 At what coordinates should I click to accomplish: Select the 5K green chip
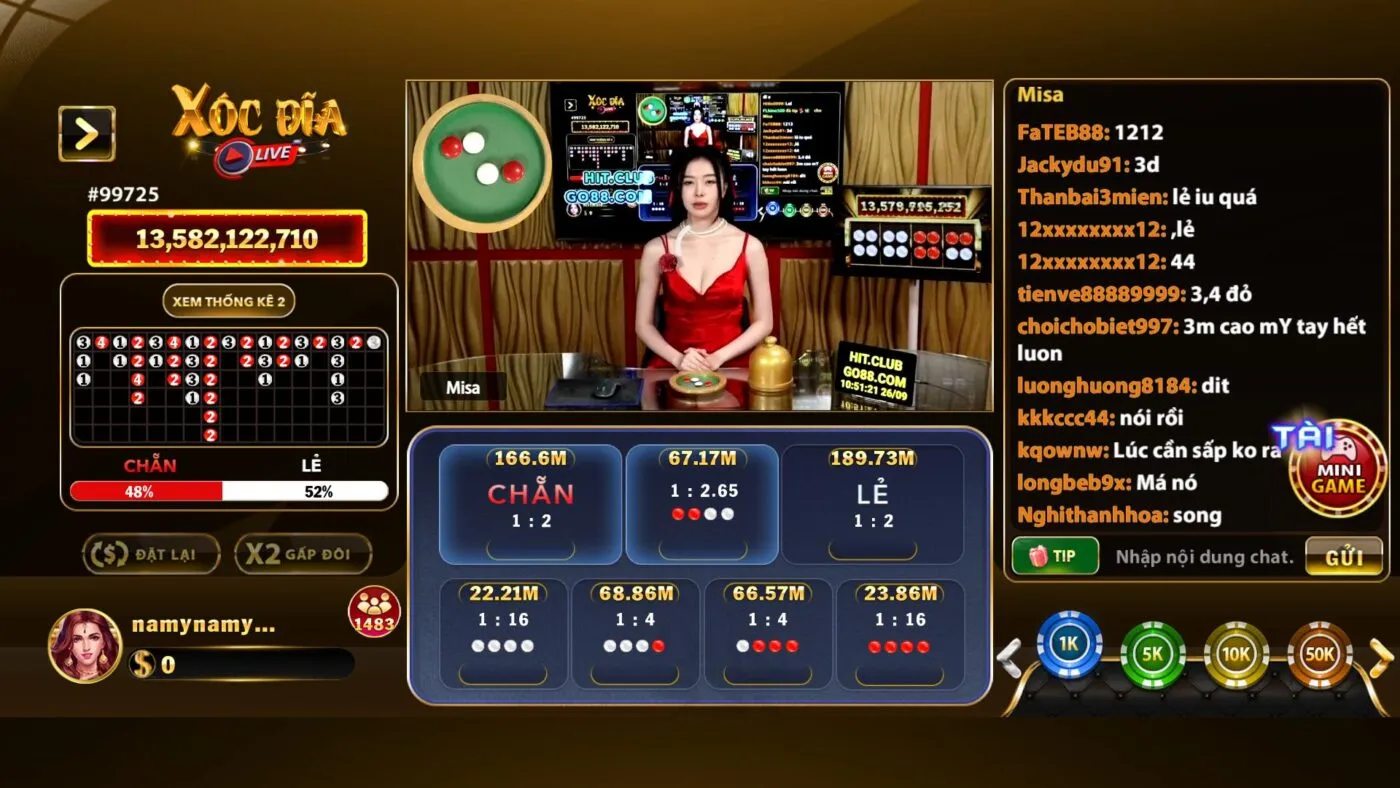coord(1152,654)
